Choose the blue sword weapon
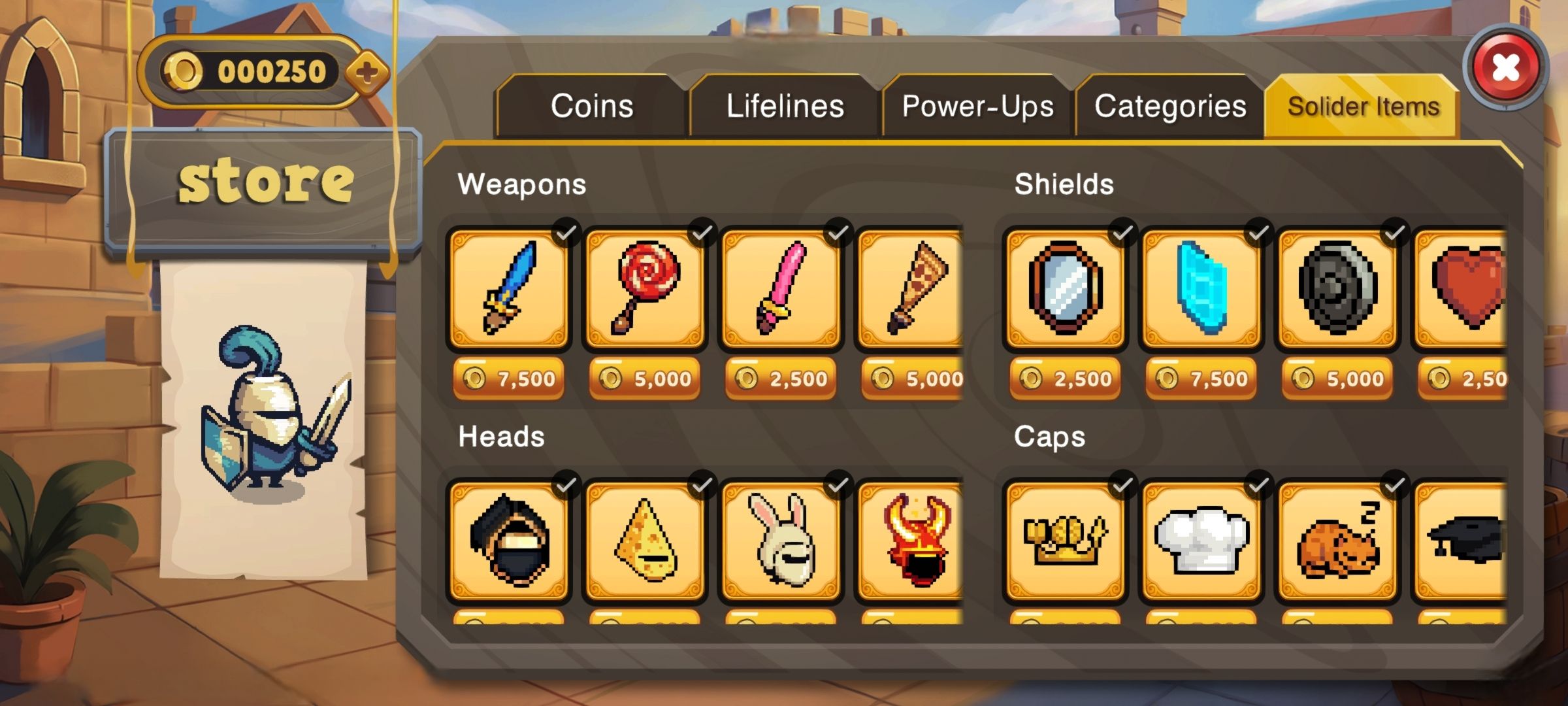The image size is (1568, 706). (x=508, y=288)
